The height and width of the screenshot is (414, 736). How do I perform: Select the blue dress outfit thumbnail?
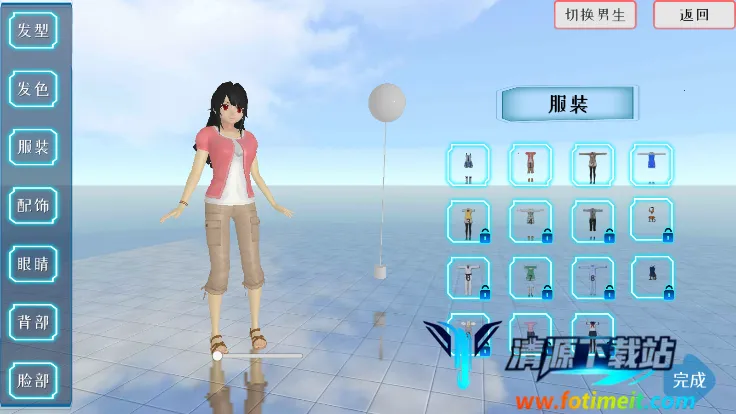651,165
